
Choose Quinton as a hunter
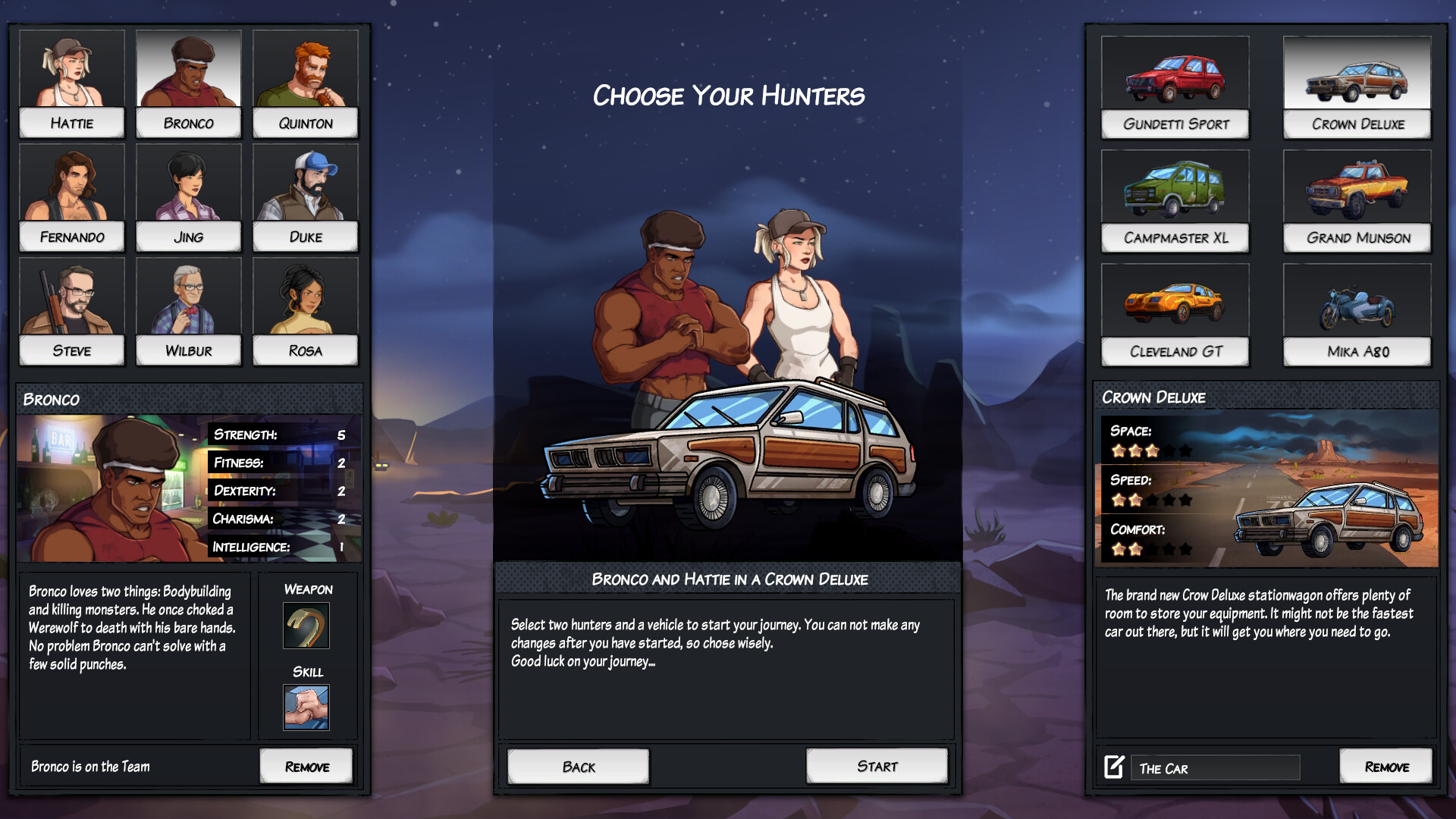coord(306,68)
